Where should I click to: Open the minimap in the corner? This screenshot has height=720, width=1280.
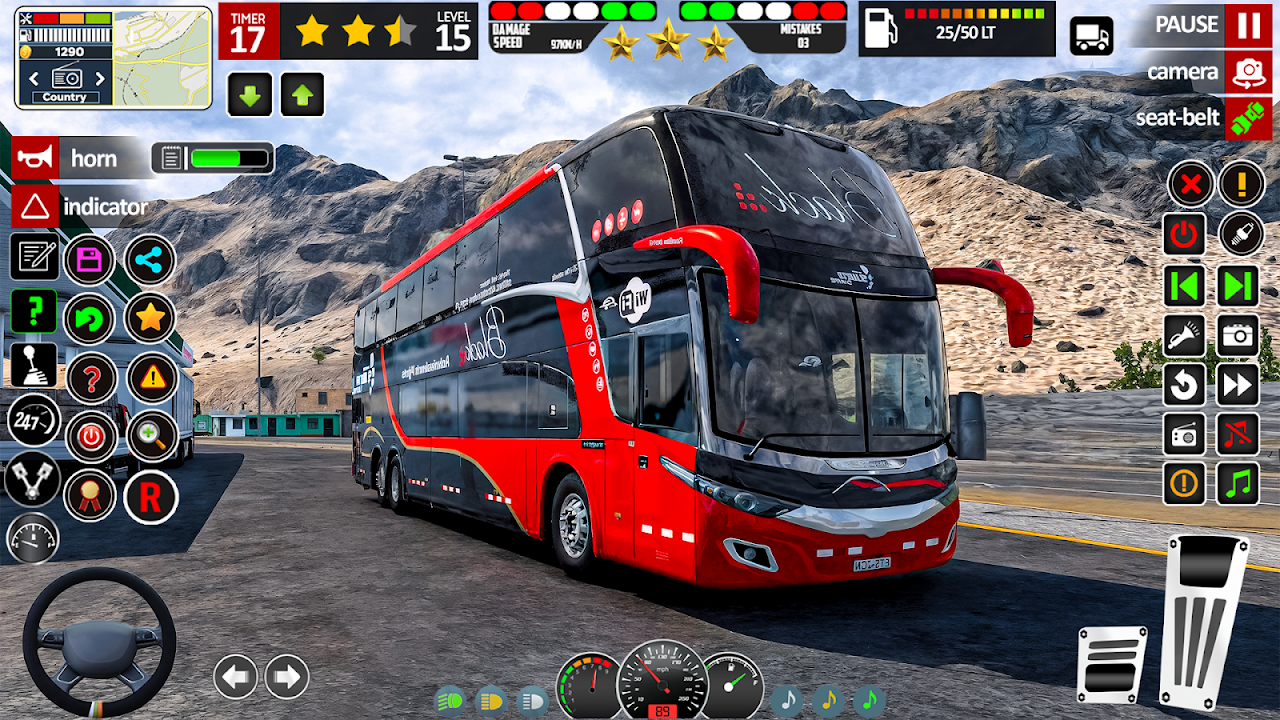click(161, 58)
